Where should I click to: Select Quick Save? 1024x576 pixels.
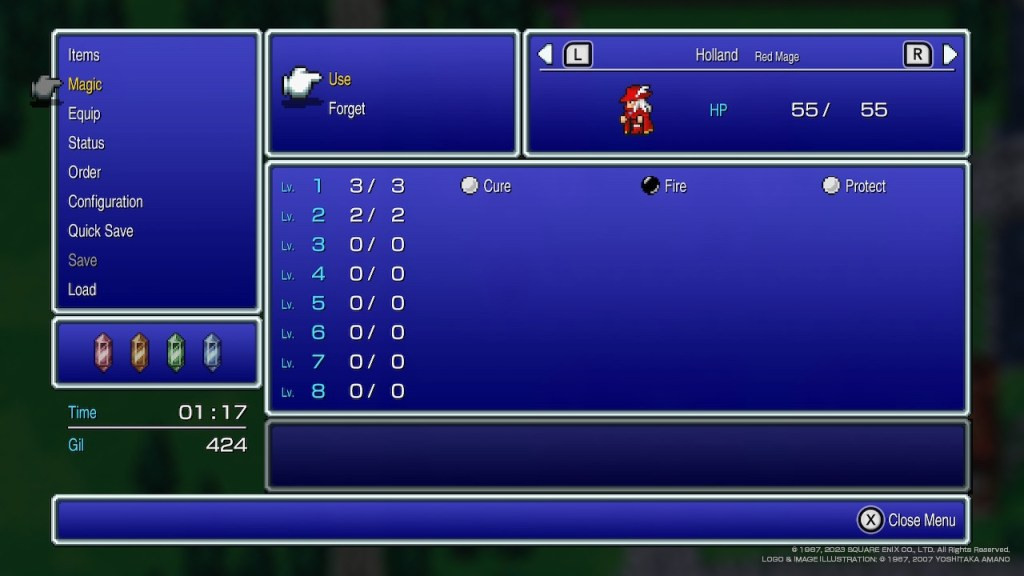(x=100, y=231)
